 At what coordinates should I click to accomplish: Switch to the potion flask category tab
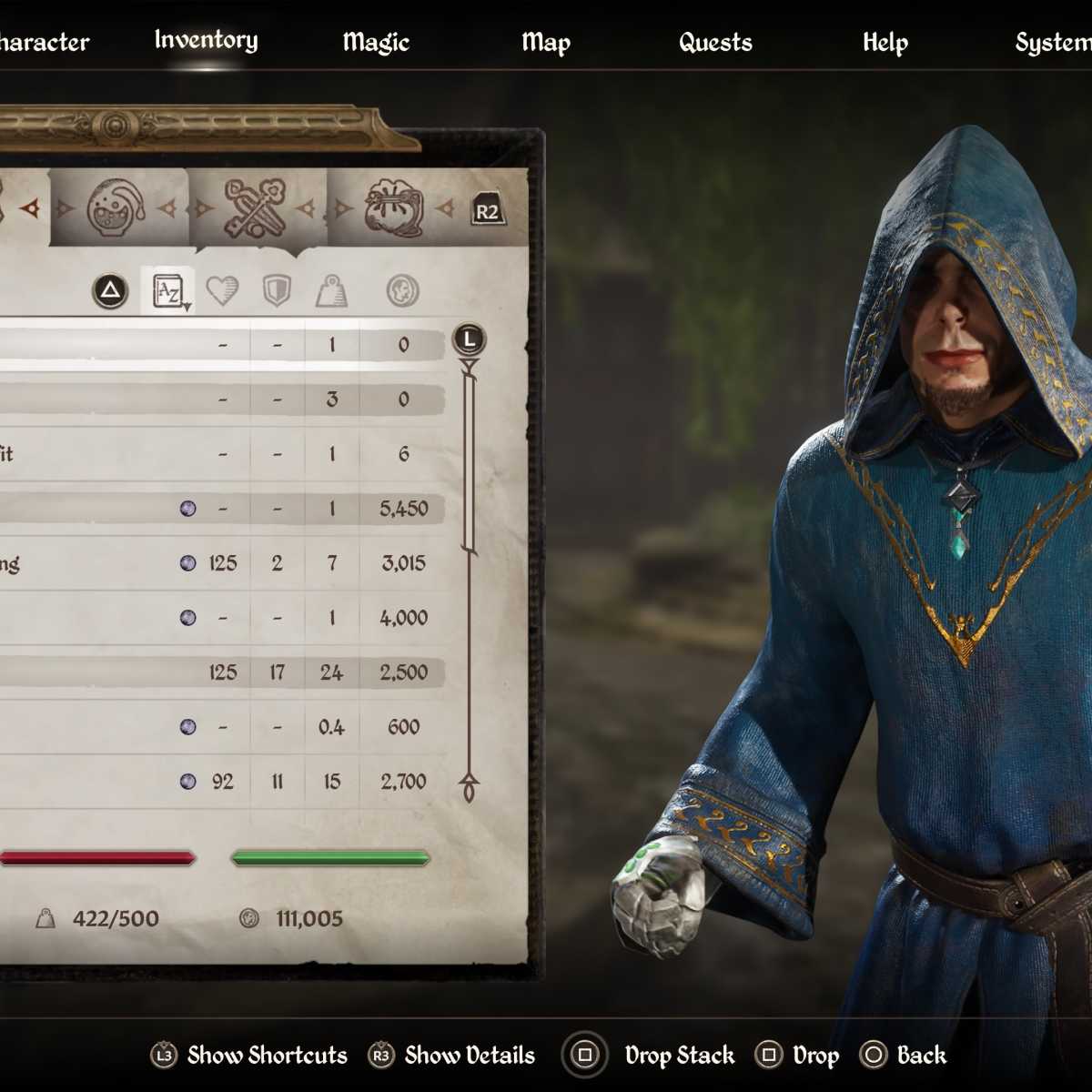click(116, 208)
